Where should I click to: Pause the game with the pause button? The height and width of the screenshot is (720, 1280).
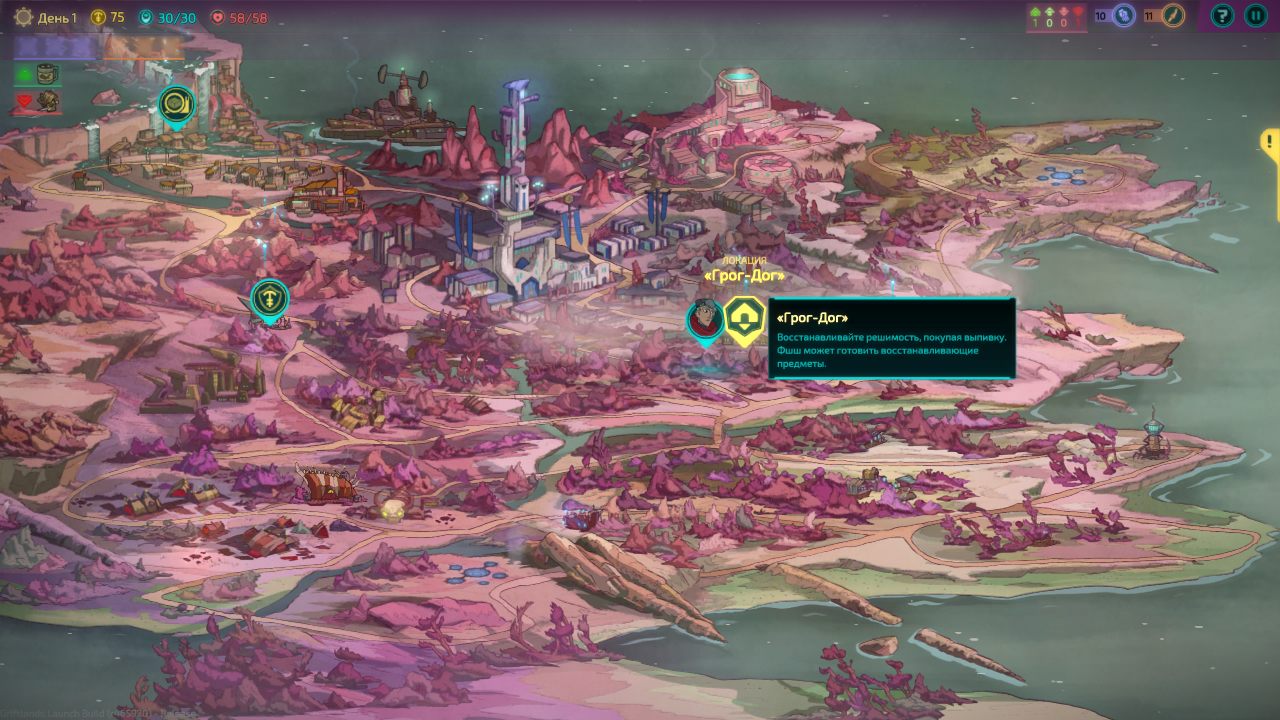(1255, 15)
